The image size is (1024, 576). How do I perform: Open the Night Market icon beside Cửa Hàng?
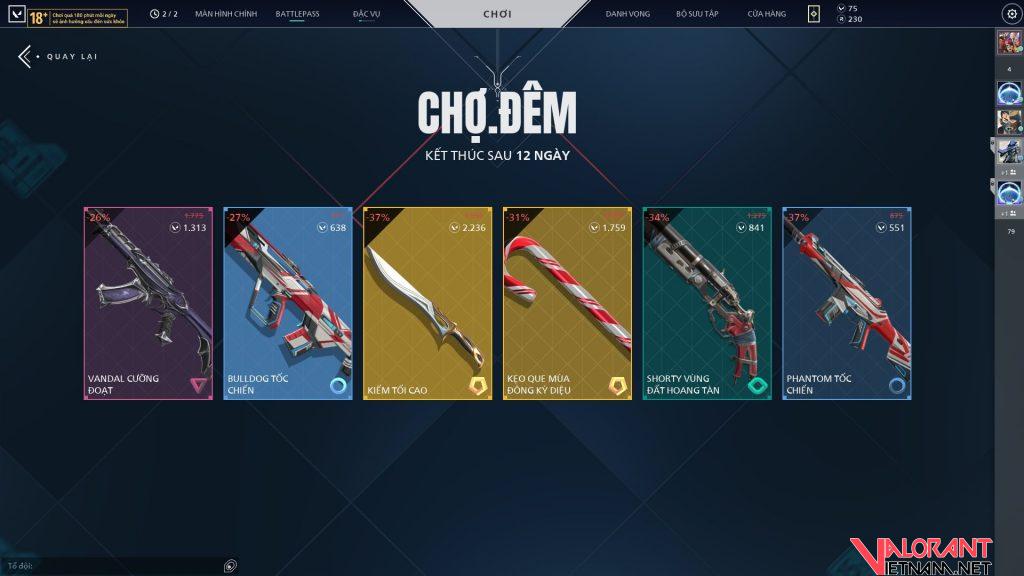tap(814, 14)
